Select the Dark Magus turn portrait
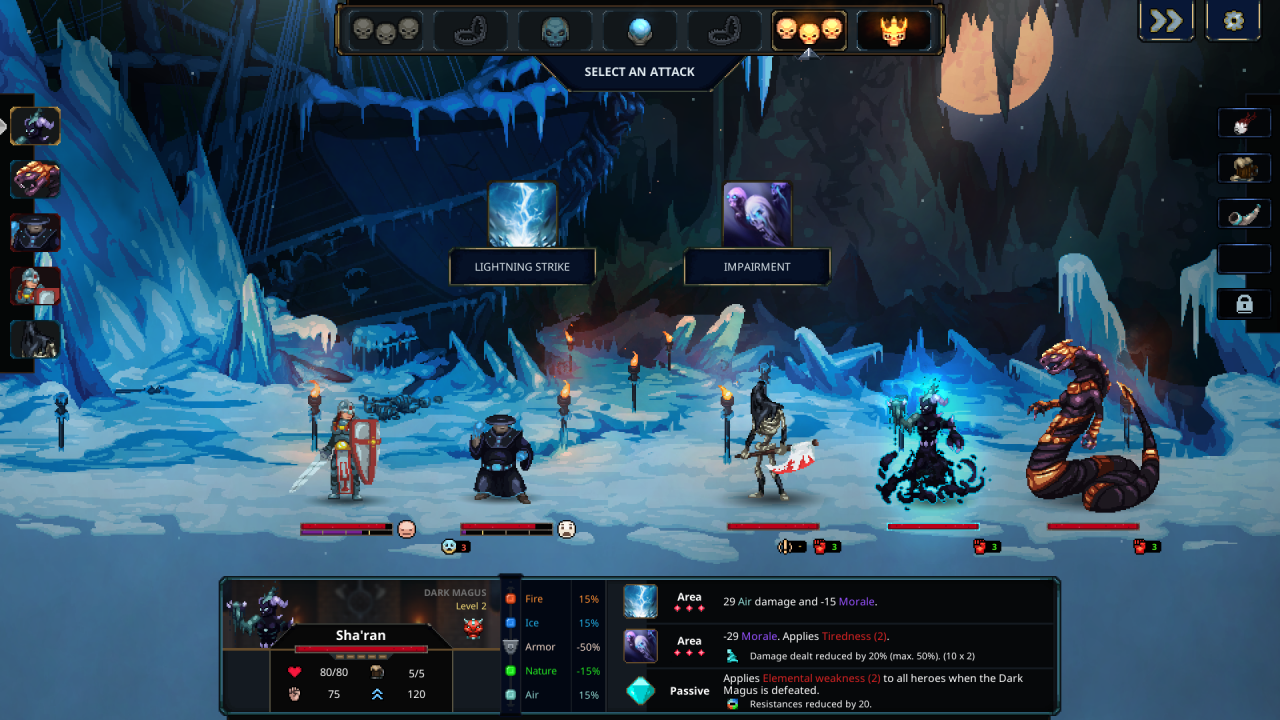This screenshot has height=720, width=1280. click(36, 126)
